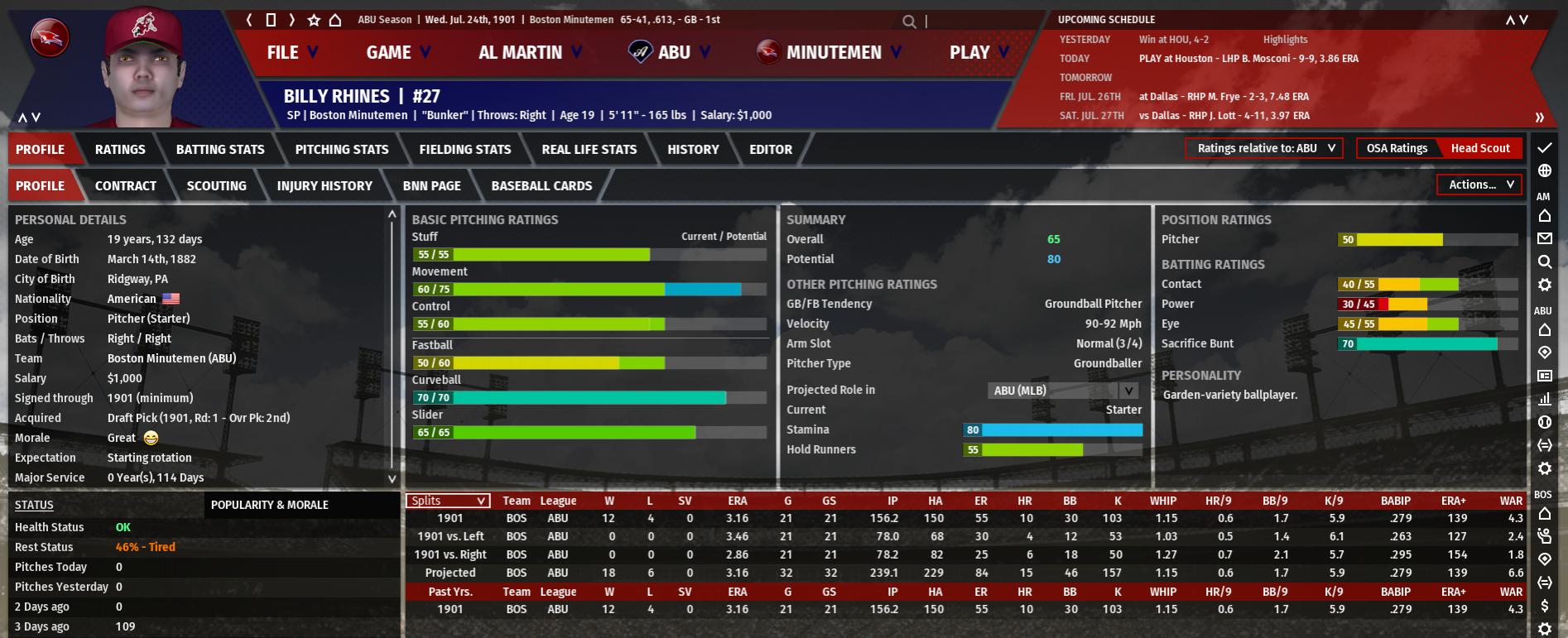This screenshot has width=1568, height=638.
Task: Bookmark player with the star icon
Action: (x=314, y=20)
